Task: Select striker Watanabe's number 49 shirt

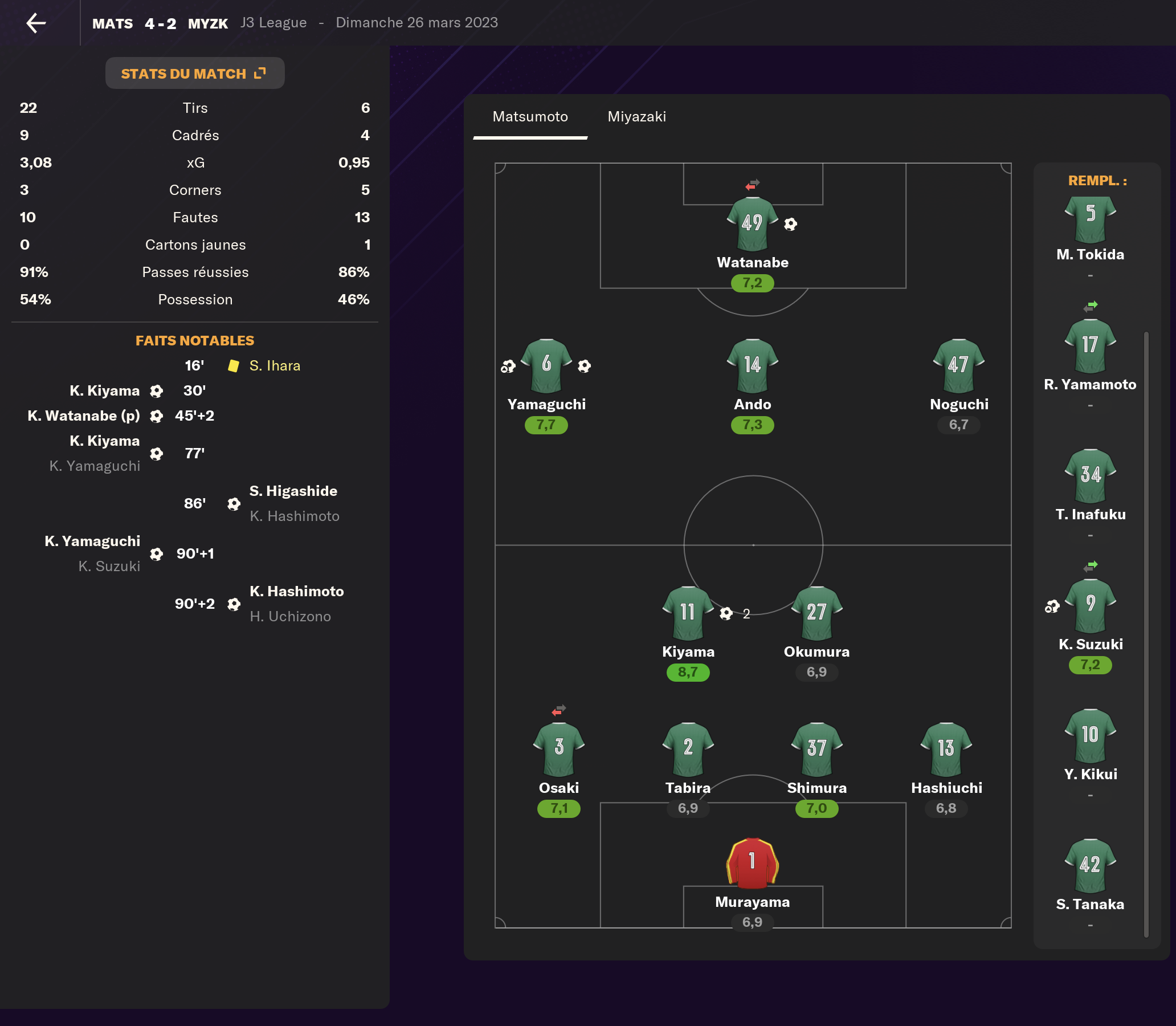Action: [x=752, y=223]
